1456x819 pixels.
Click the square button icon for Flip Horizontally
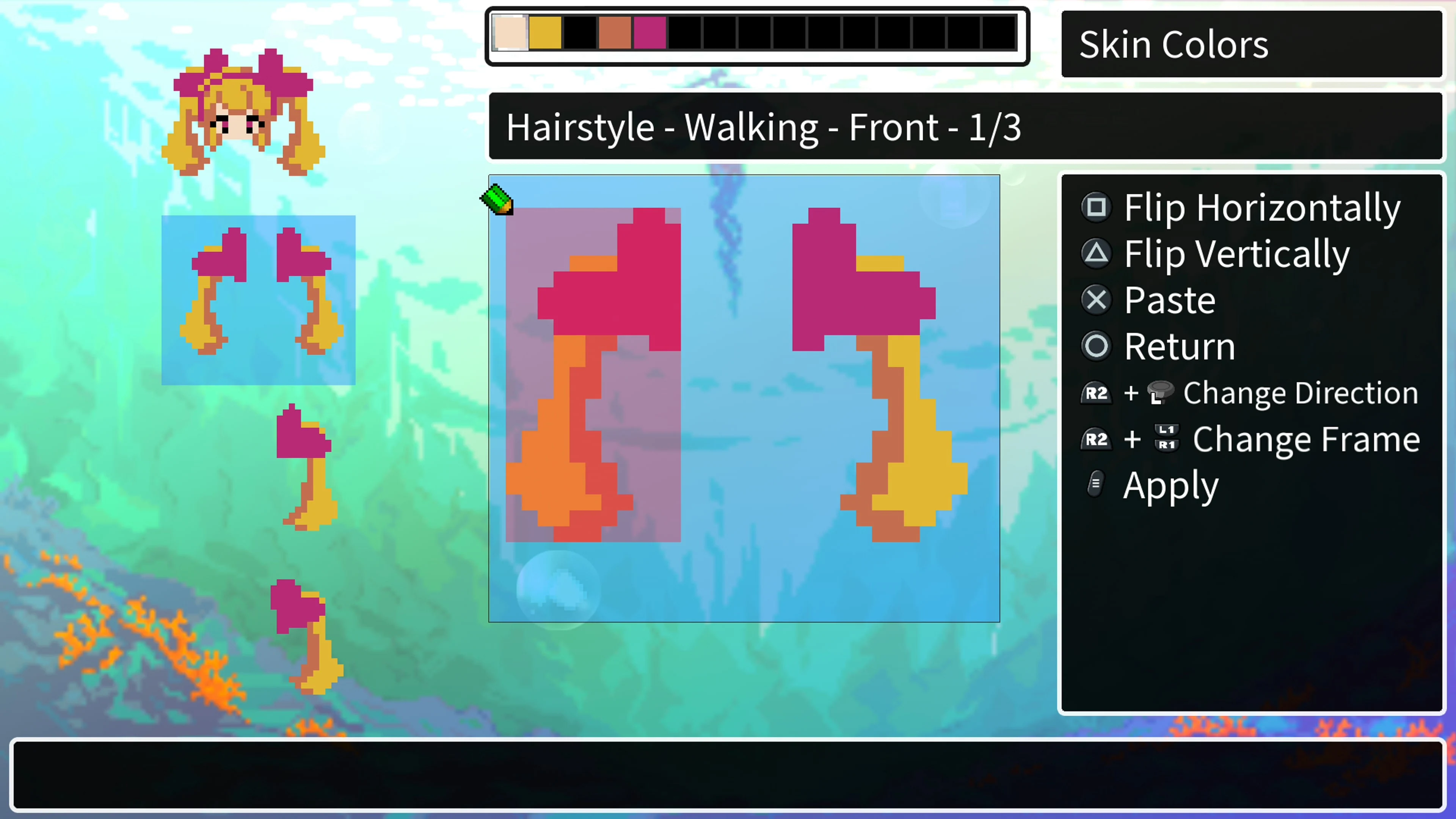pyautogui.click(x=1097, y=207)
